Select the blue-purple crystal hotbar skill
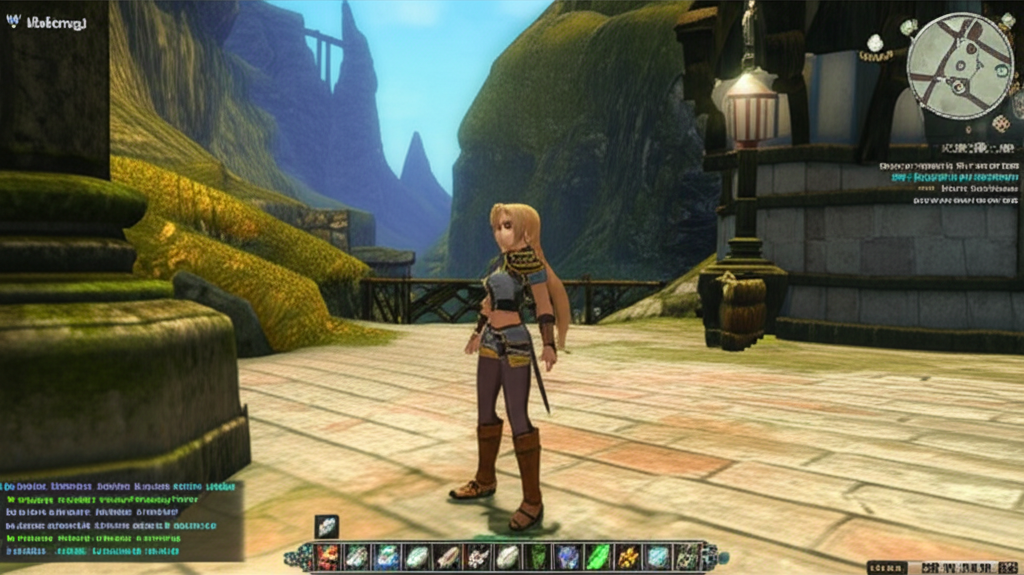1024x575 pixels. [567, 557]
